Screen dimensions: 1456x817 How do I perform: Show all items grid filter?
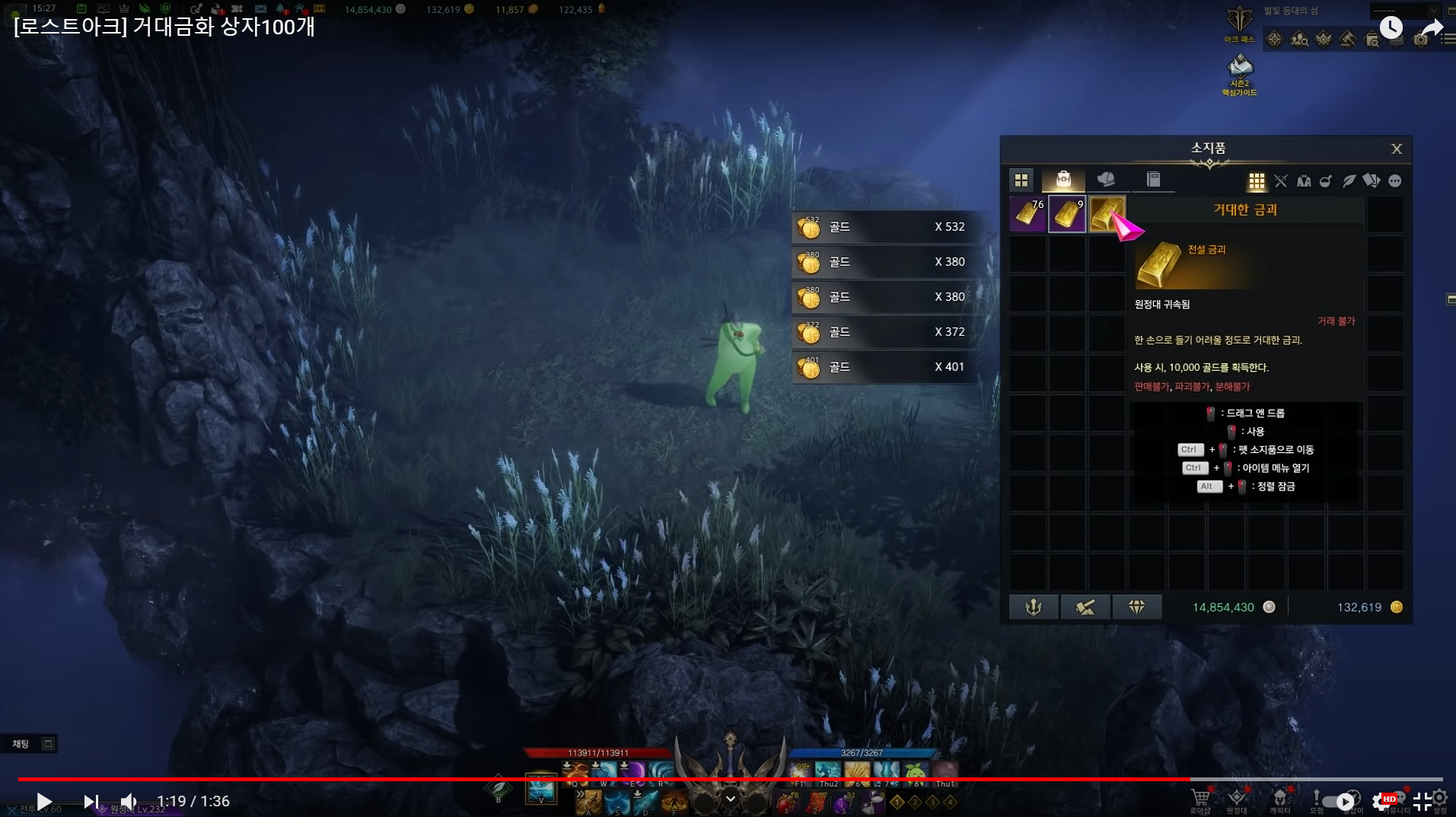click(x=1257, y=181)
